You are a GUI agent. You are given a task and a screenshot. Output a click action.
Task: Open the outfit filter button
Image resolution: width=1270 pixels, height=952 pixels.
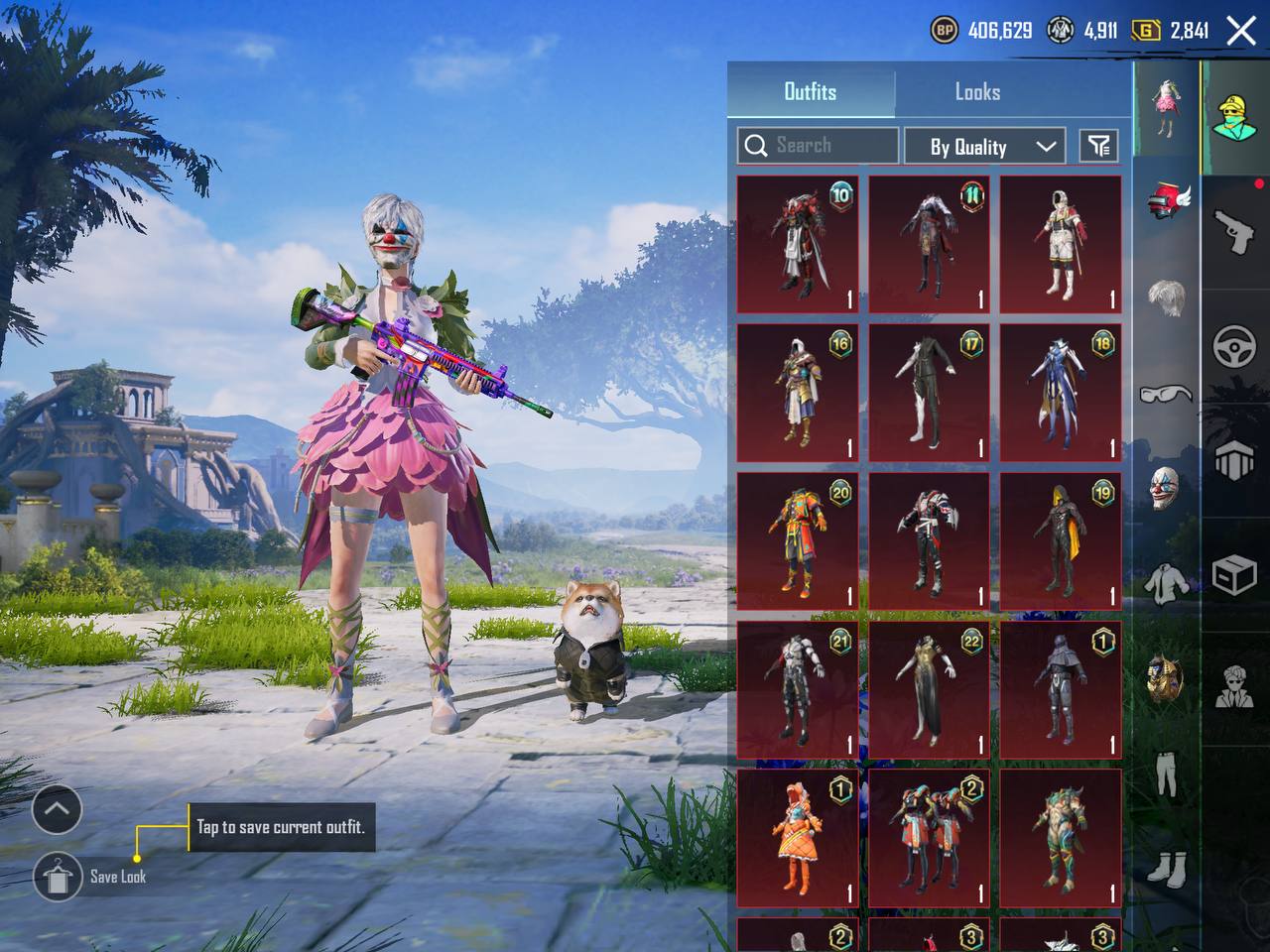pyautogui.click(x=1098, y=147)
